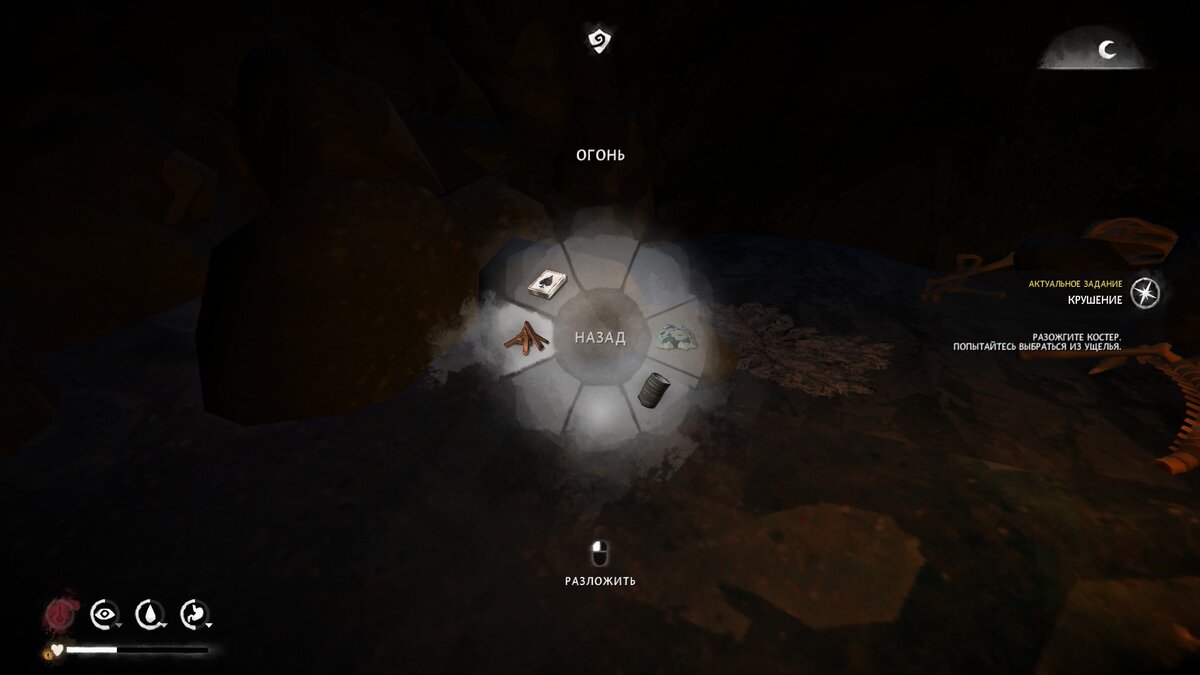The image size is (1200, 675).
Task: Click the stomach hunger status icon
Action: [x=192, y=613]
